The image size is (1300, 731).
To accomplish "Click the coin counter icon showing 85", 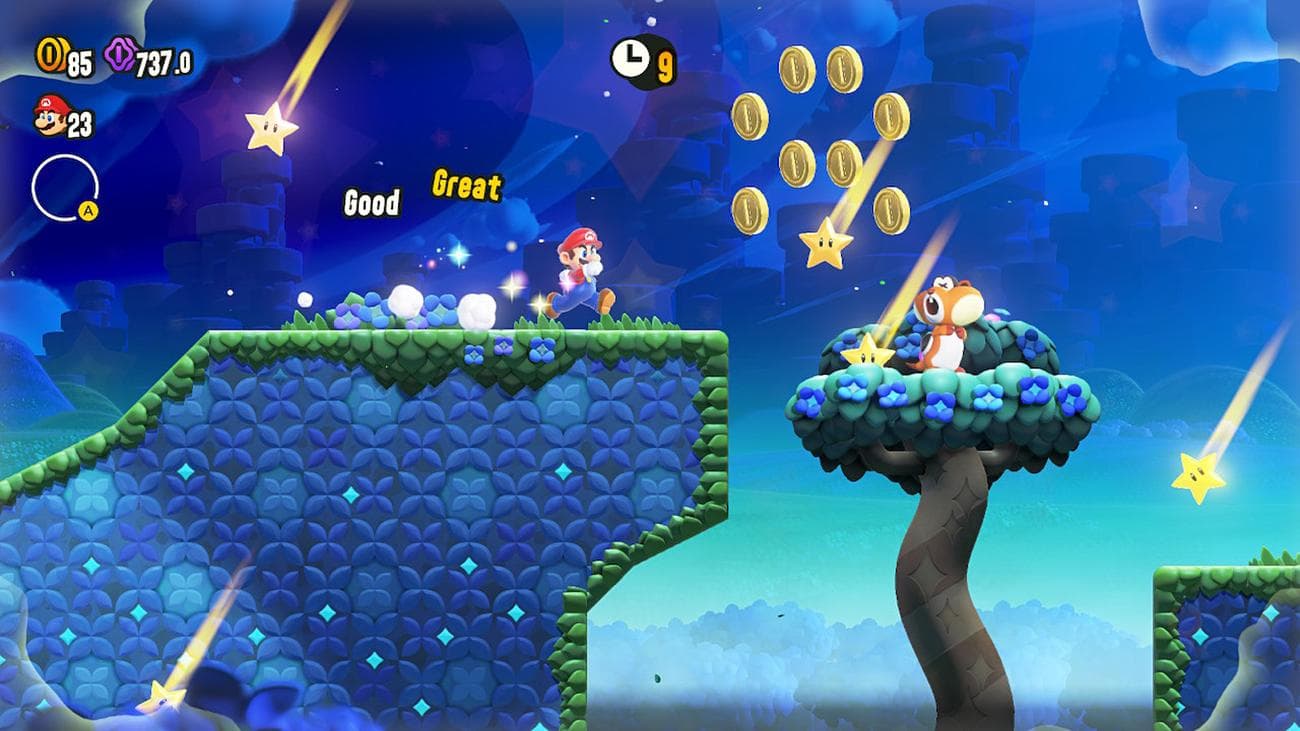I will [50, 55].
